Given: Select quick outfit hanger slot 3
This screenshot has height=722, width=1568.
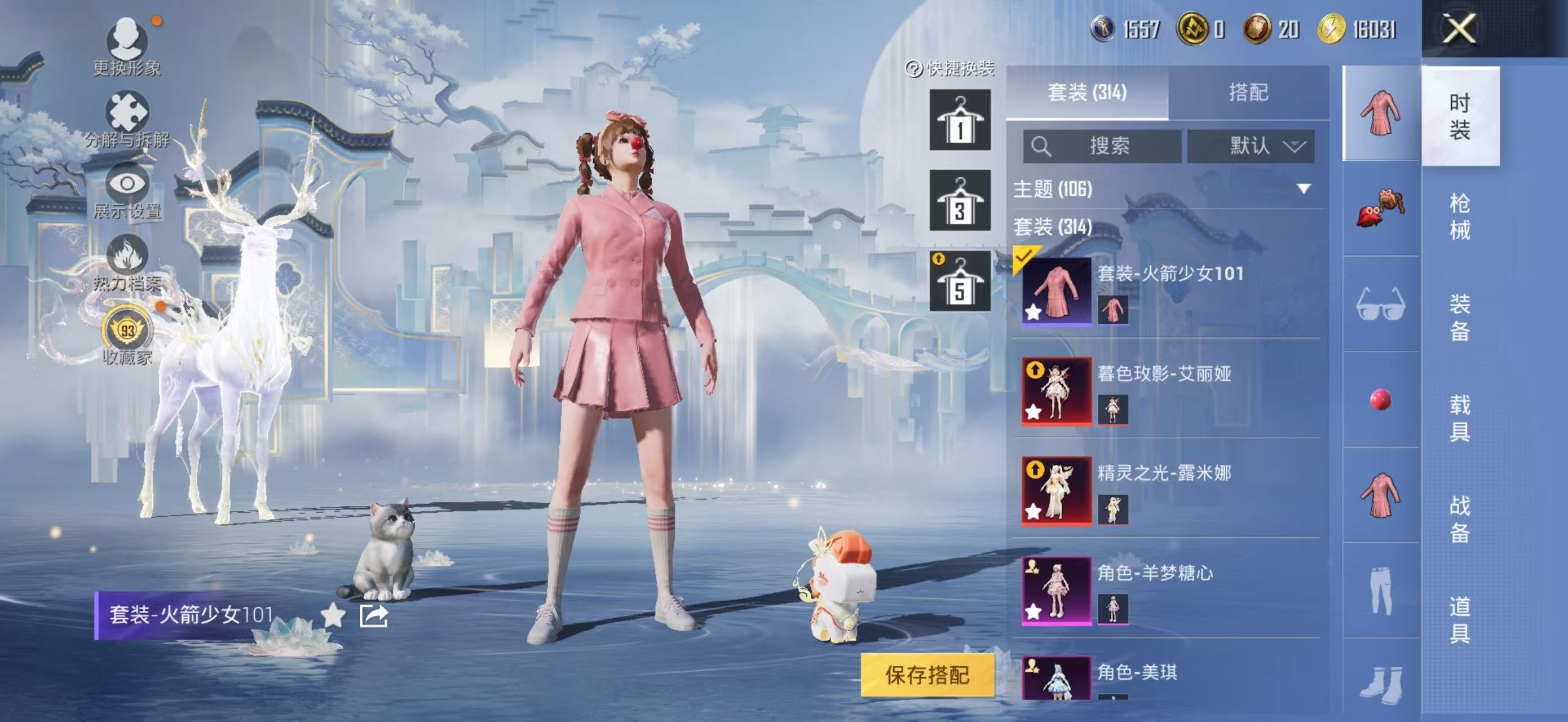Looking at the screenshot, I should 959,201.
